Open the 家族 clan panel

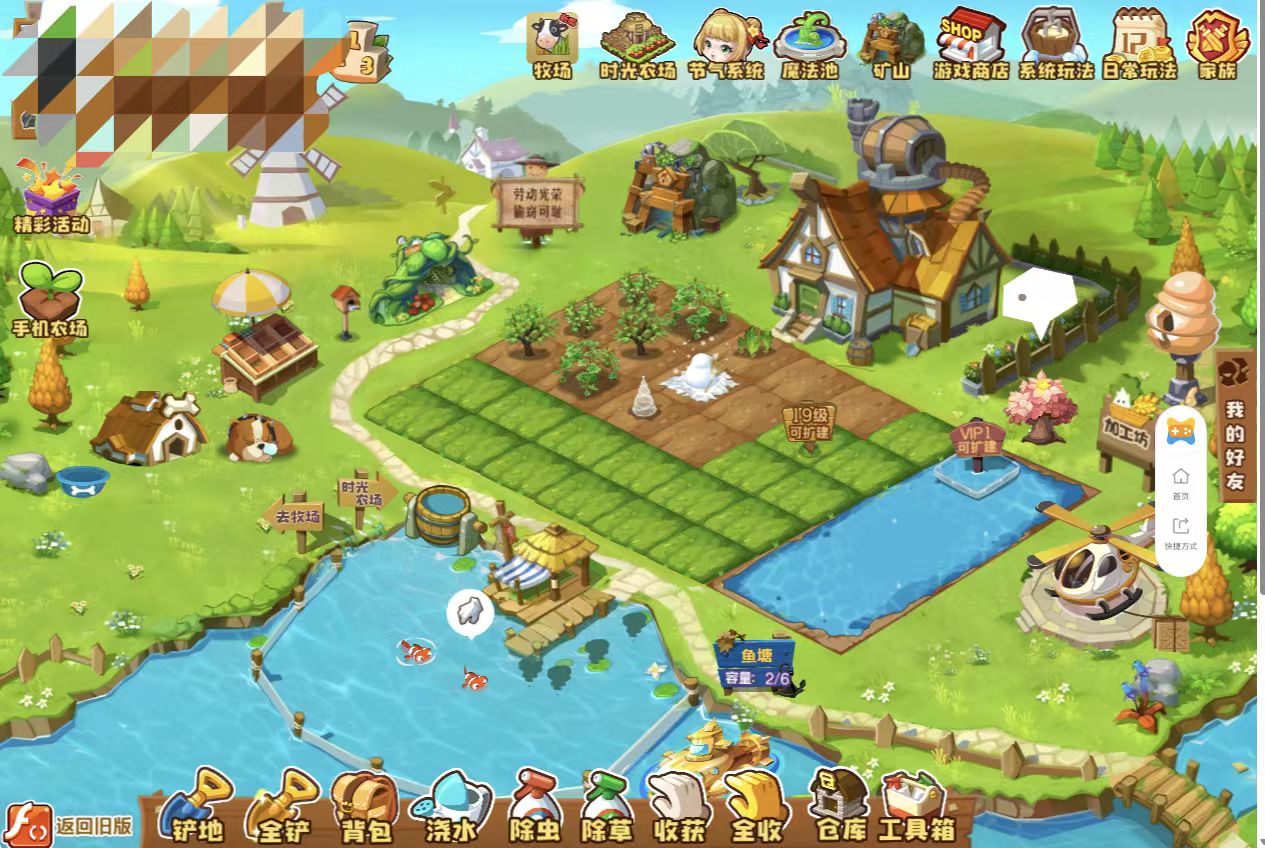[x=1217, y=45]
